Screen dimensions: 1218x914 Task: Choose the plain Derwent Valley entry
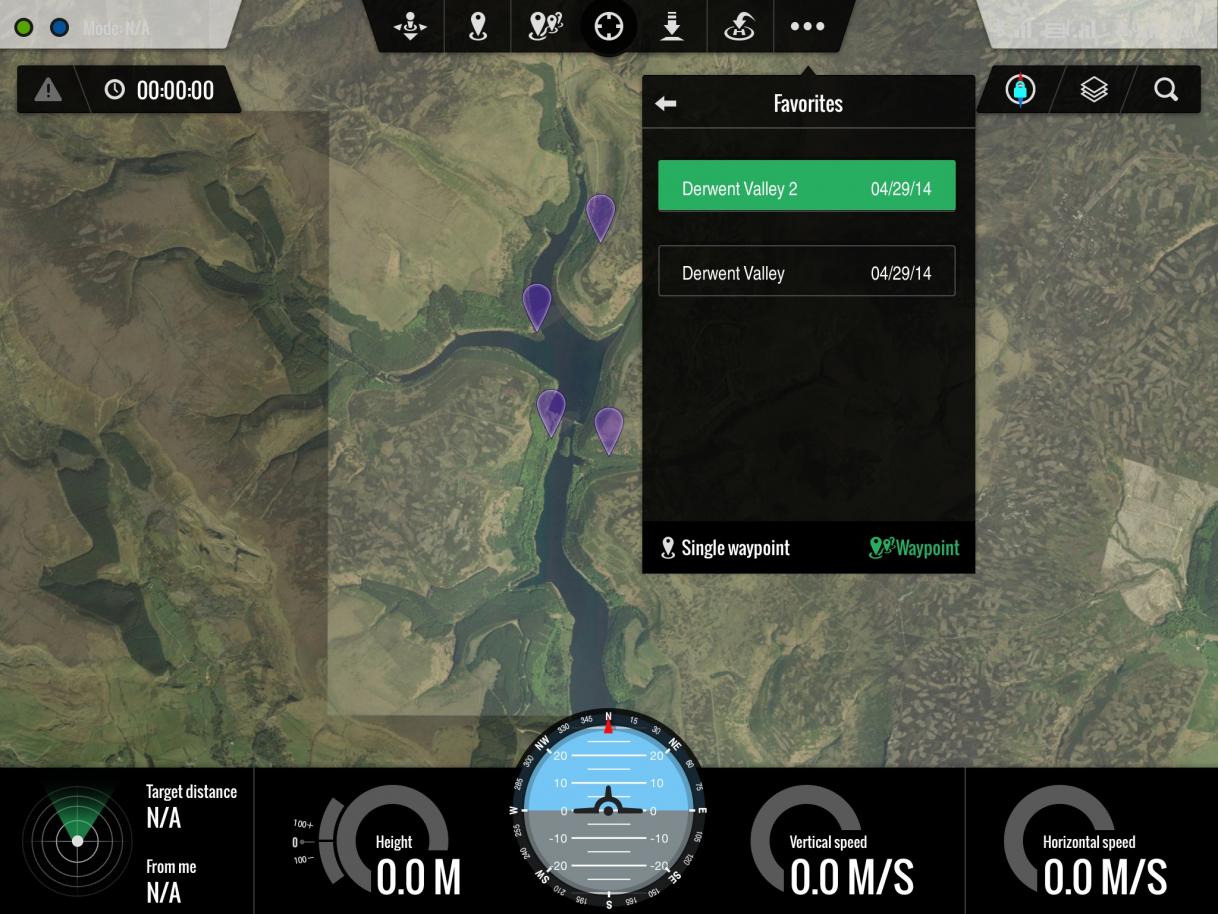pyautogui.click(x=806, y=272)
